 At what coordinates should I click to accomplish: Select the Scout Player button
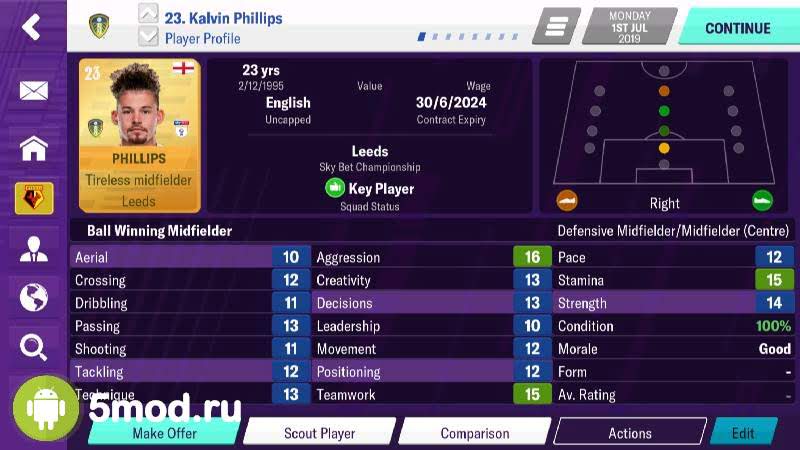tap(319, 433)
